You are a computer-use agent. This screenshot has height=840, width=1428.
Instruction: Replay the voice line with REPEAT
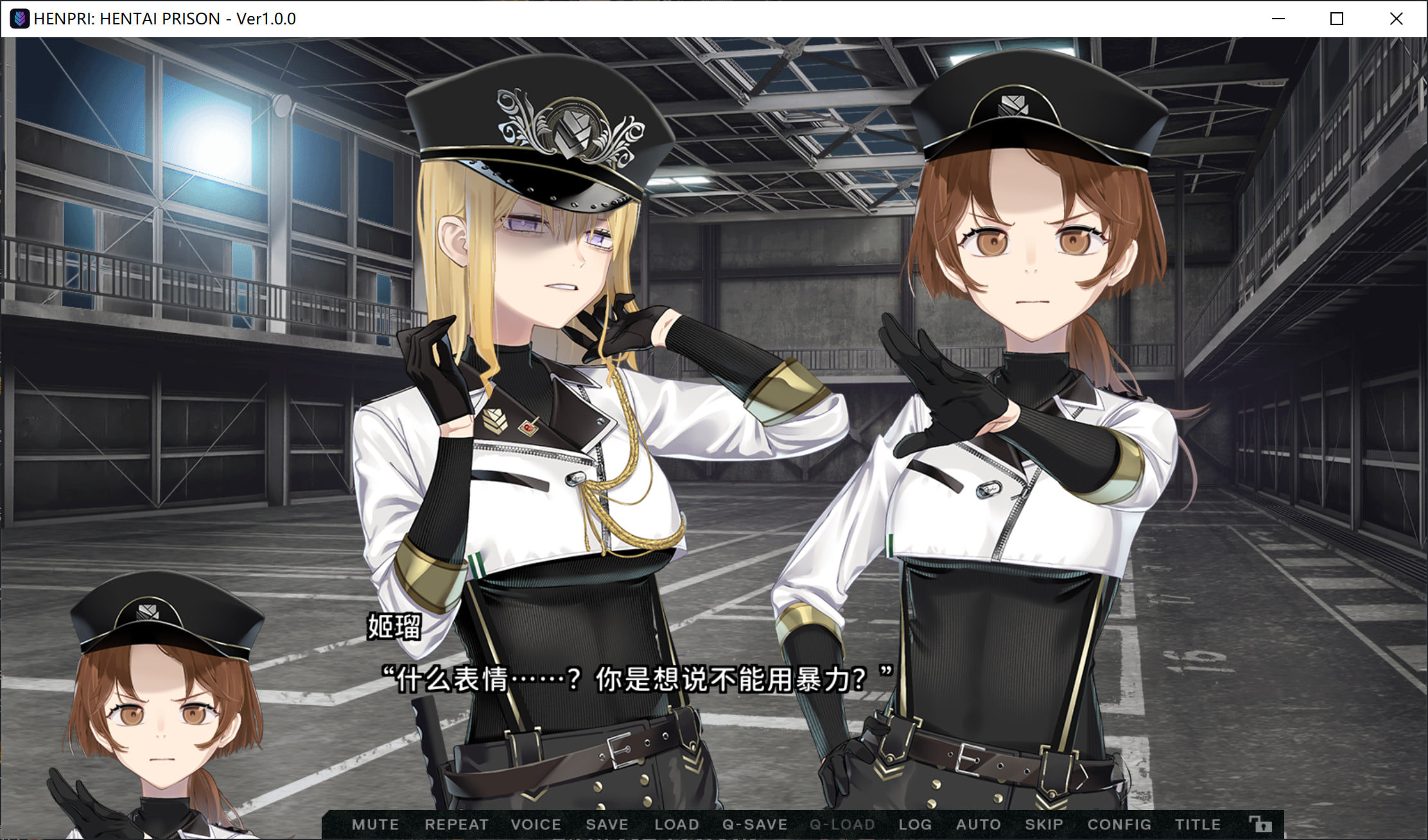[457, 825]
